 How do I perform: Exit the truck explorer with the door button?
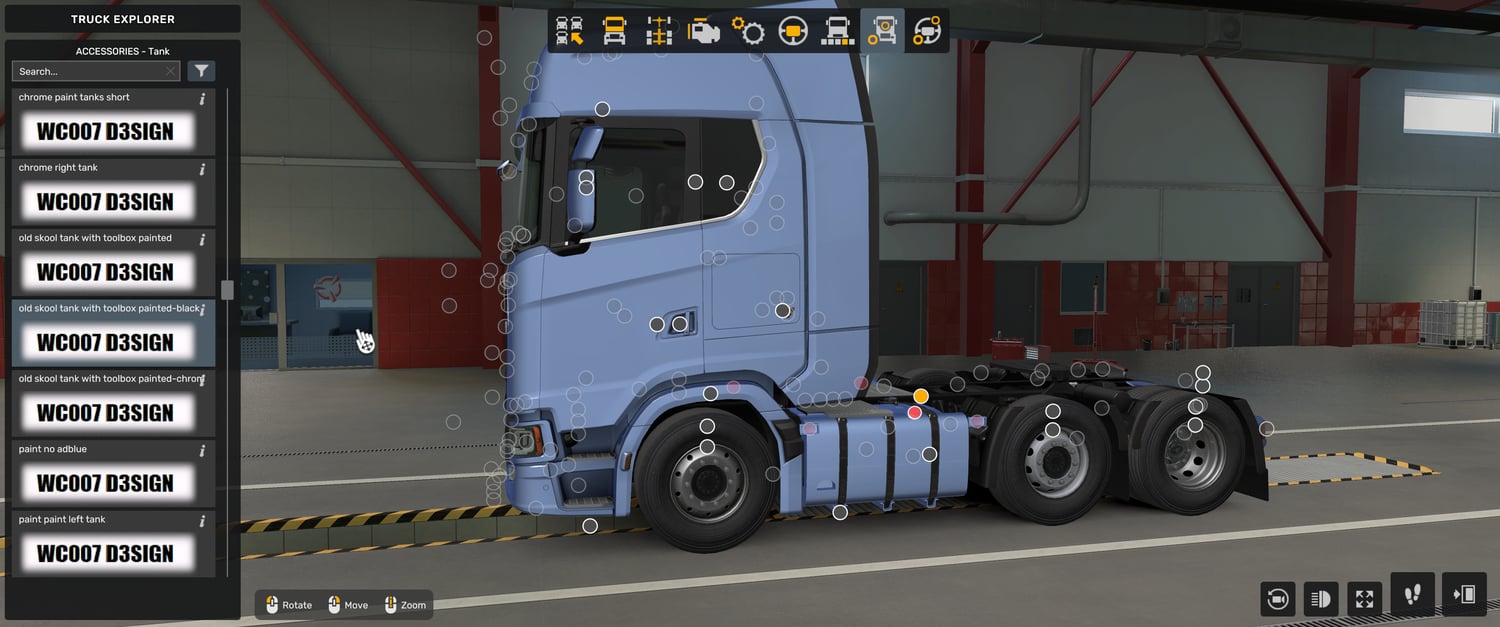(1464, 595)
